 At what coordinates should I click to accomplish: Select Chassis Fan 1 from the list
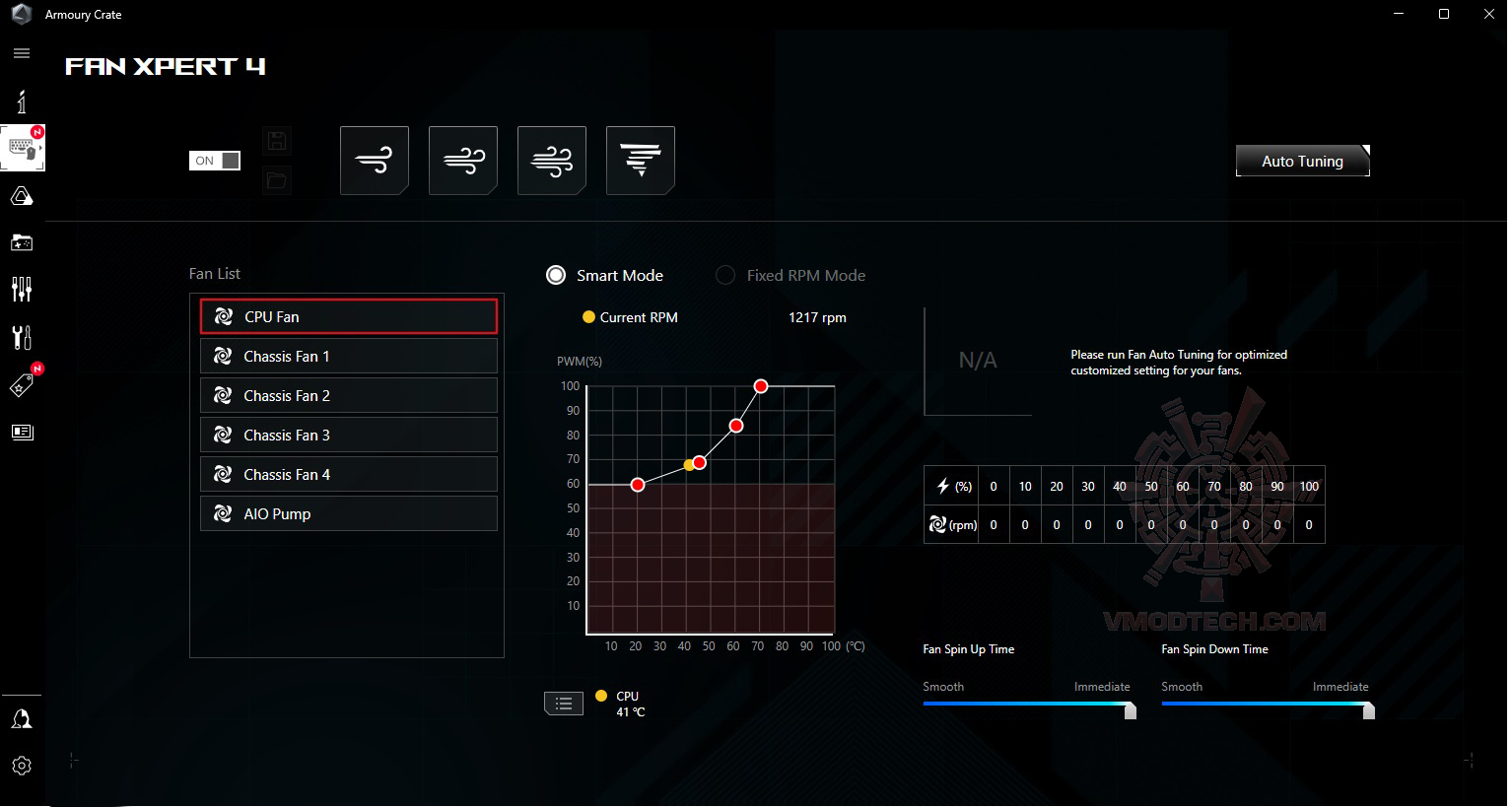pos(348,356)
